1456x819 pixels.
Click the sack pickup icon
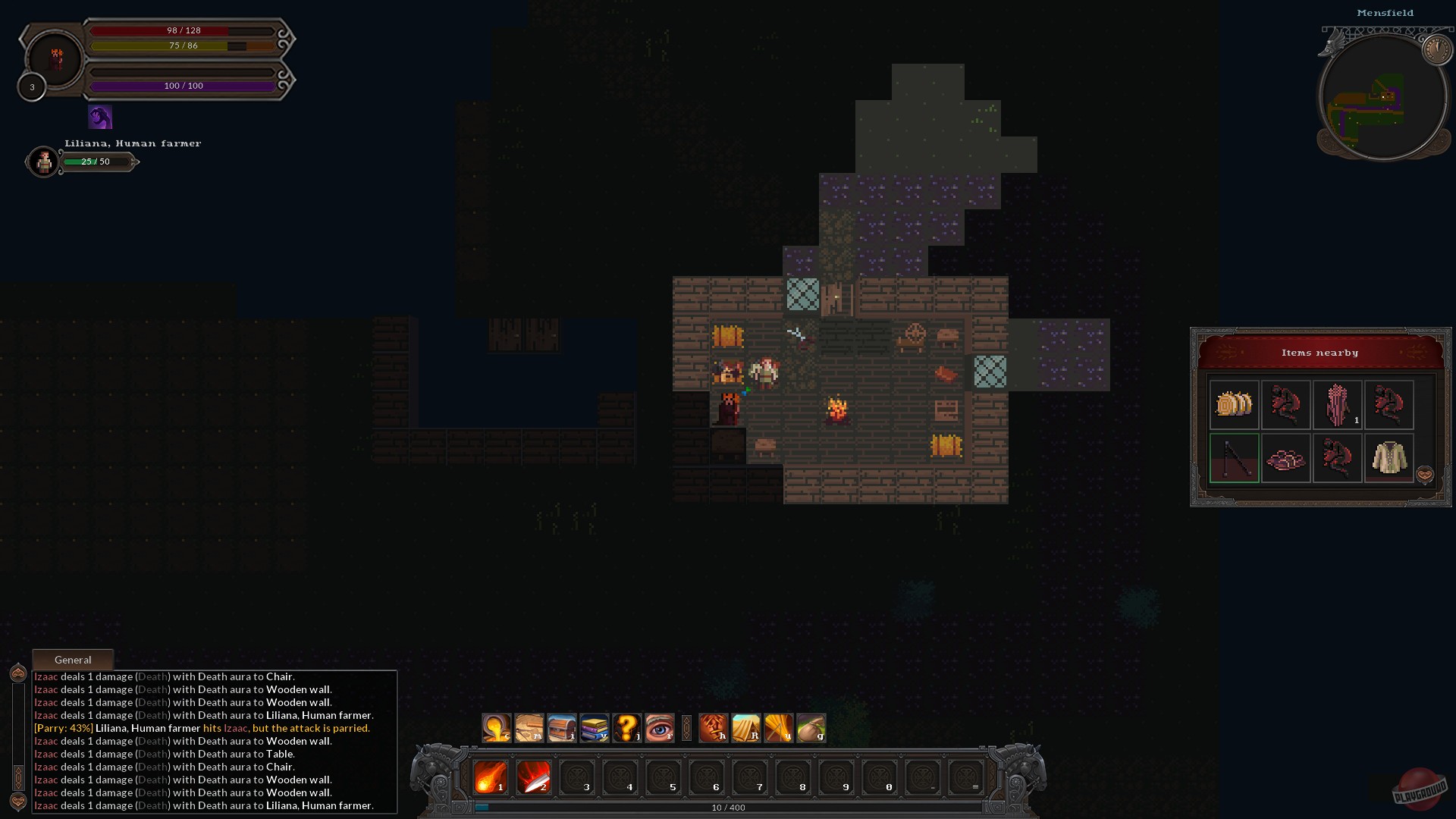point(811,728)
